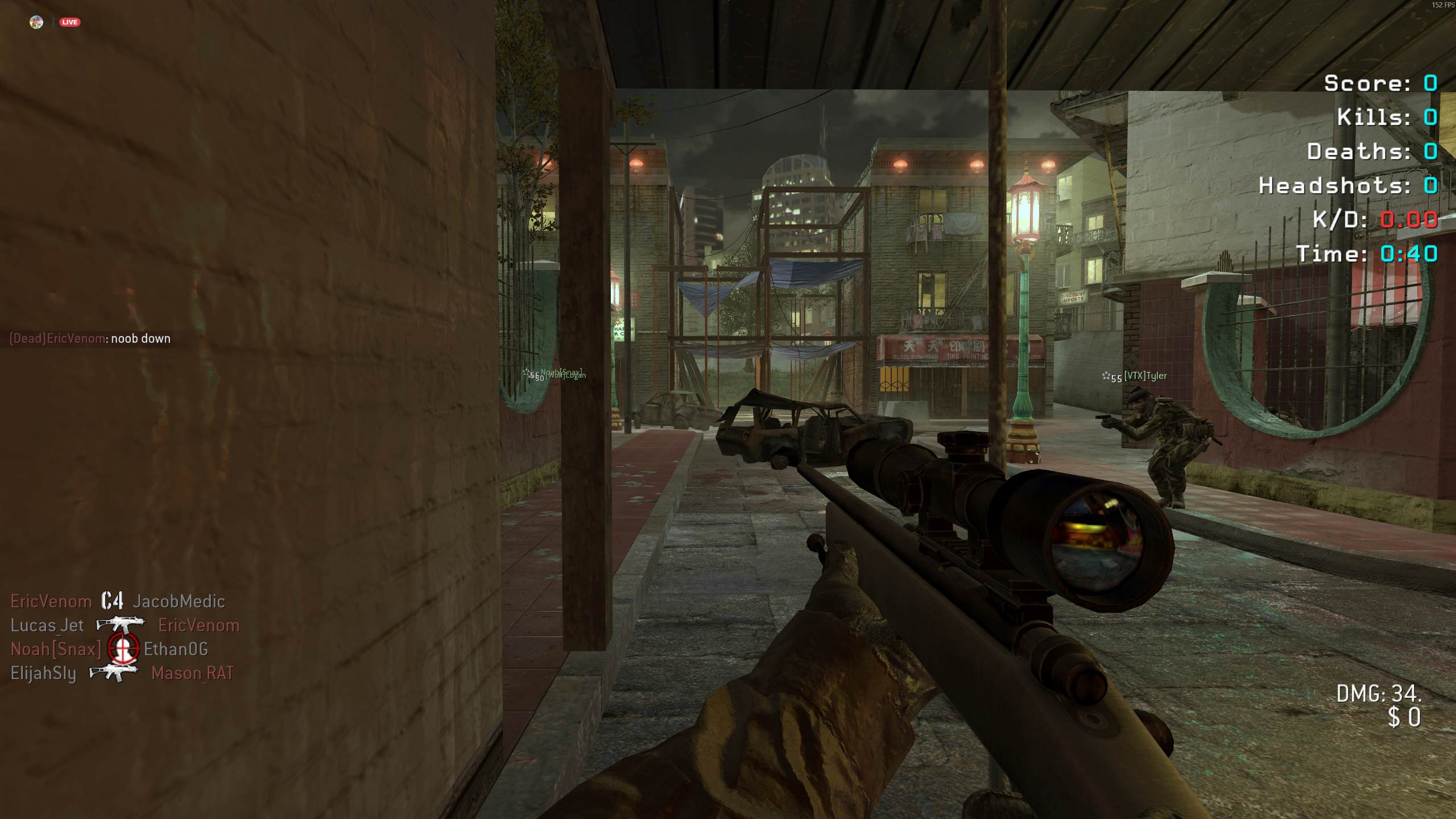Click the red headshot icon beside EthanOG
Screen dimensions: 1456x819
(x=123, y=649)
